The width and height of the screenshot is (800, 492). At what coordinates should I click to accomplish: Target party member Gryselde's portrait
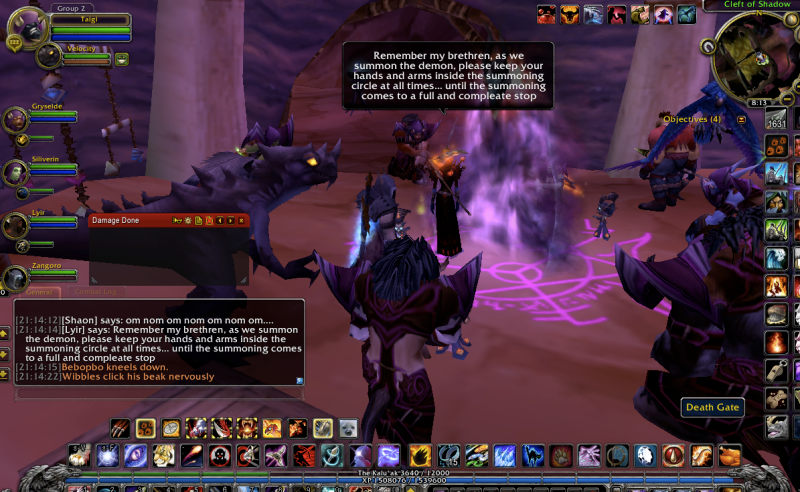pos(15,120)
